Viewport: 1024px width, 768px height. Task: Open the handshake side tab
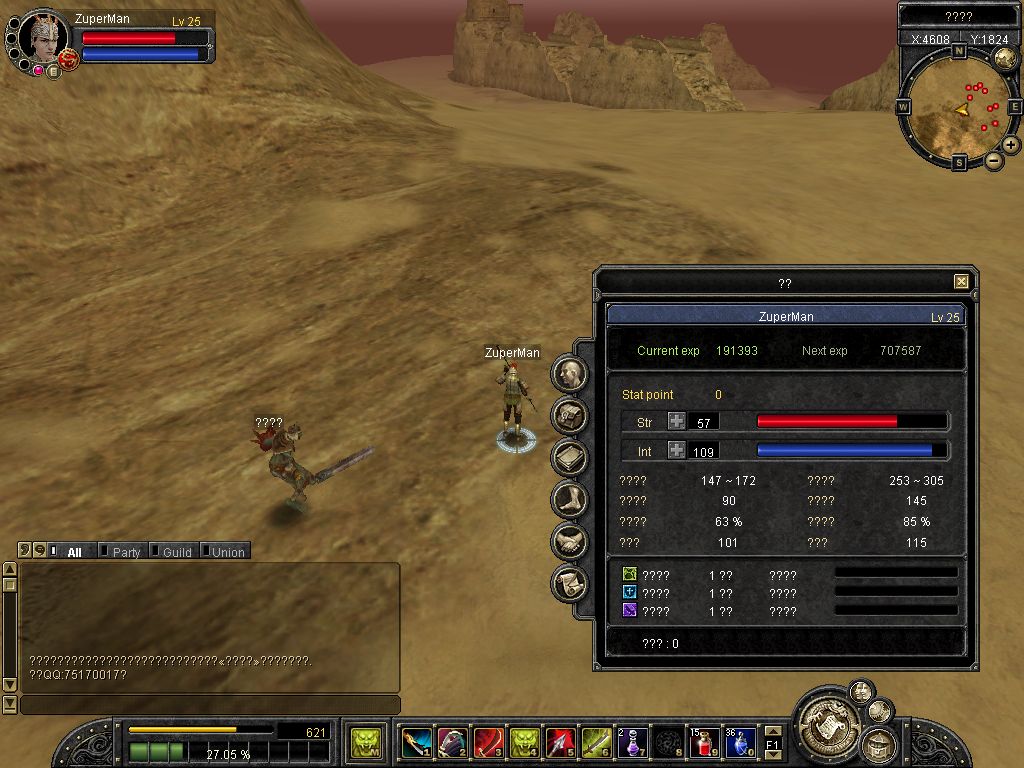(x=569, y=541)
